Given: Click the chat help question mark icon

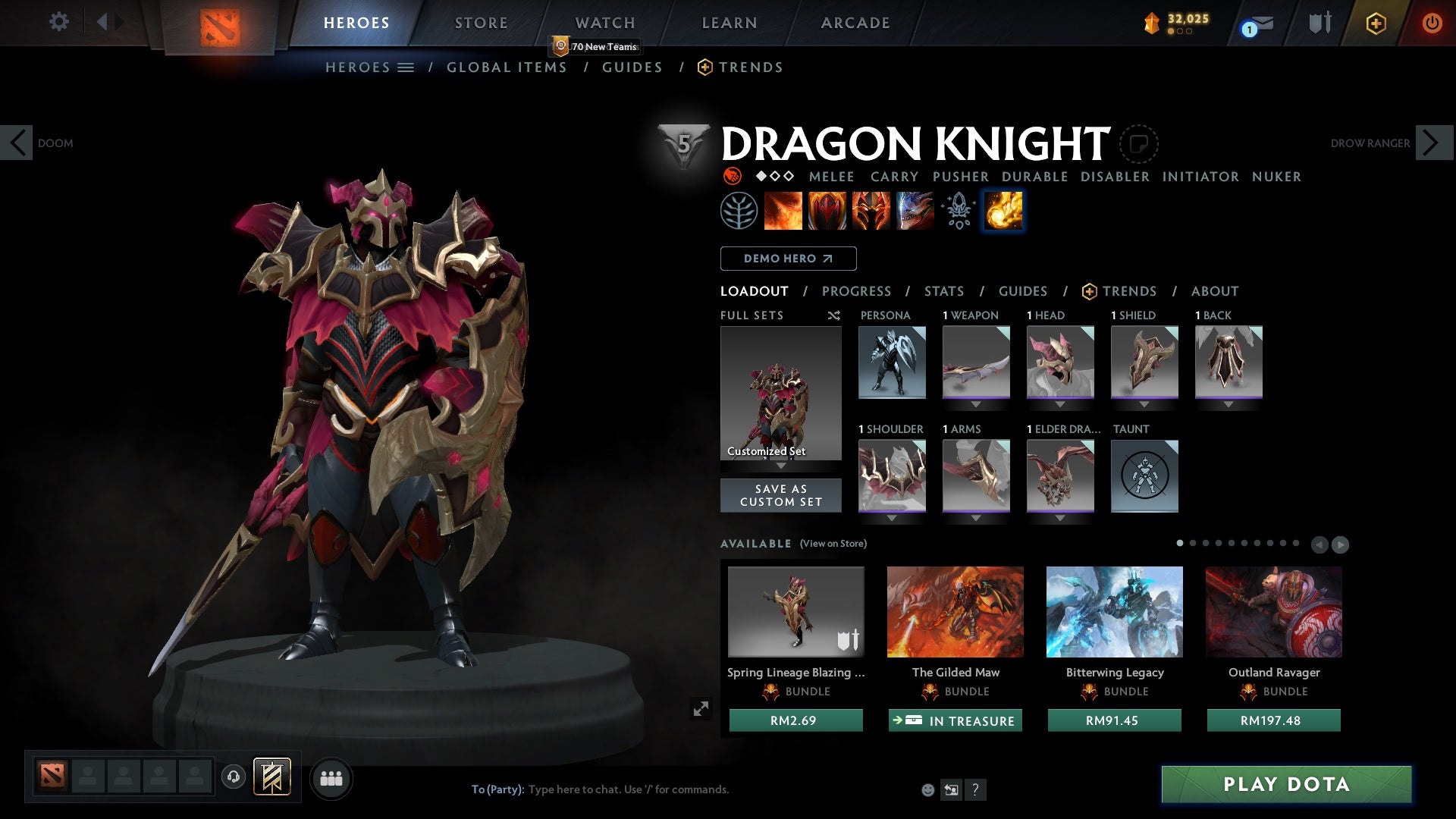Looking at the screenshot, I should (x=975, y=789).
